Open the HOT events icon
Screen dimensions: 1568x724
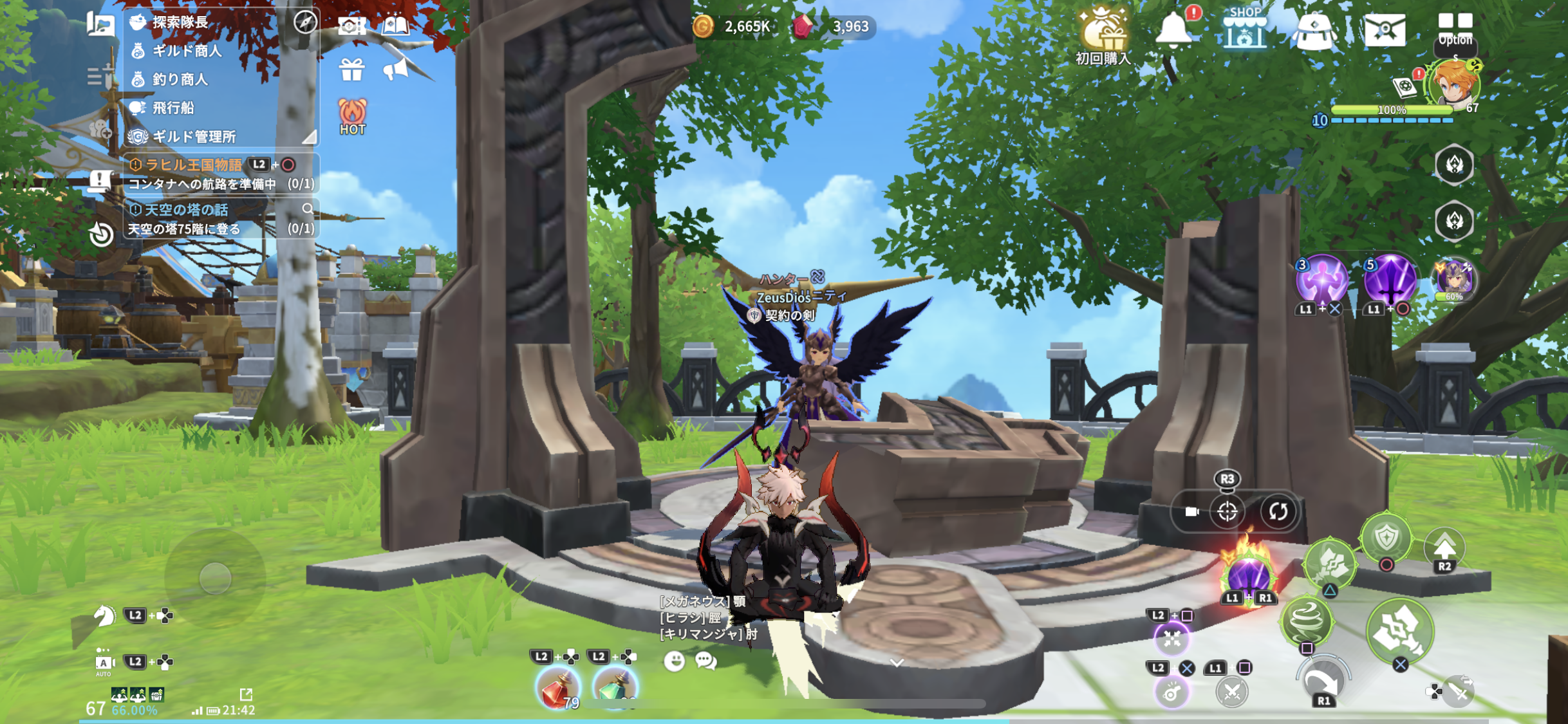(352, 116)
